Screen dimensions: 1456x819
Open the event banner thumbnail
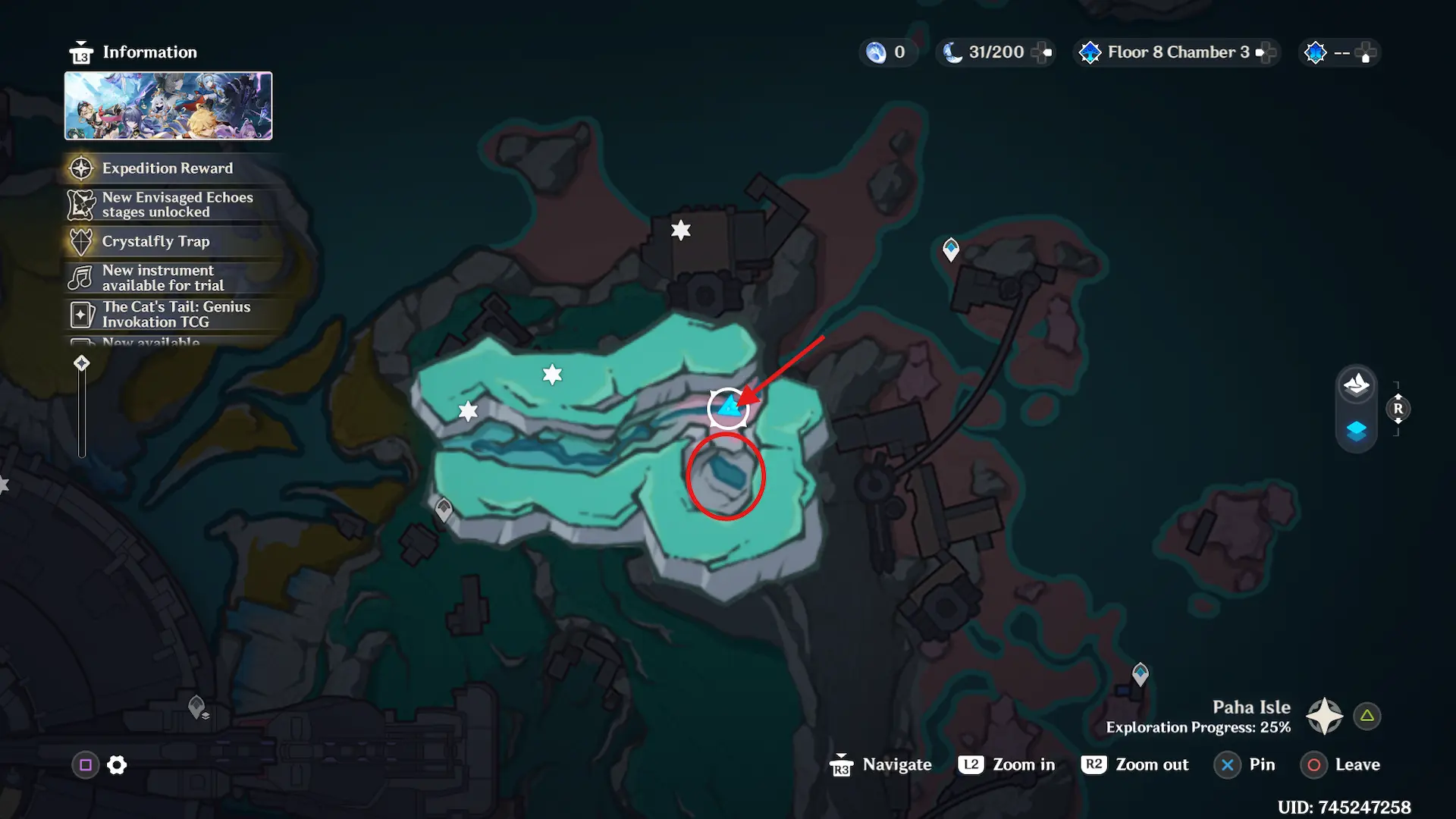pos(168,106)
